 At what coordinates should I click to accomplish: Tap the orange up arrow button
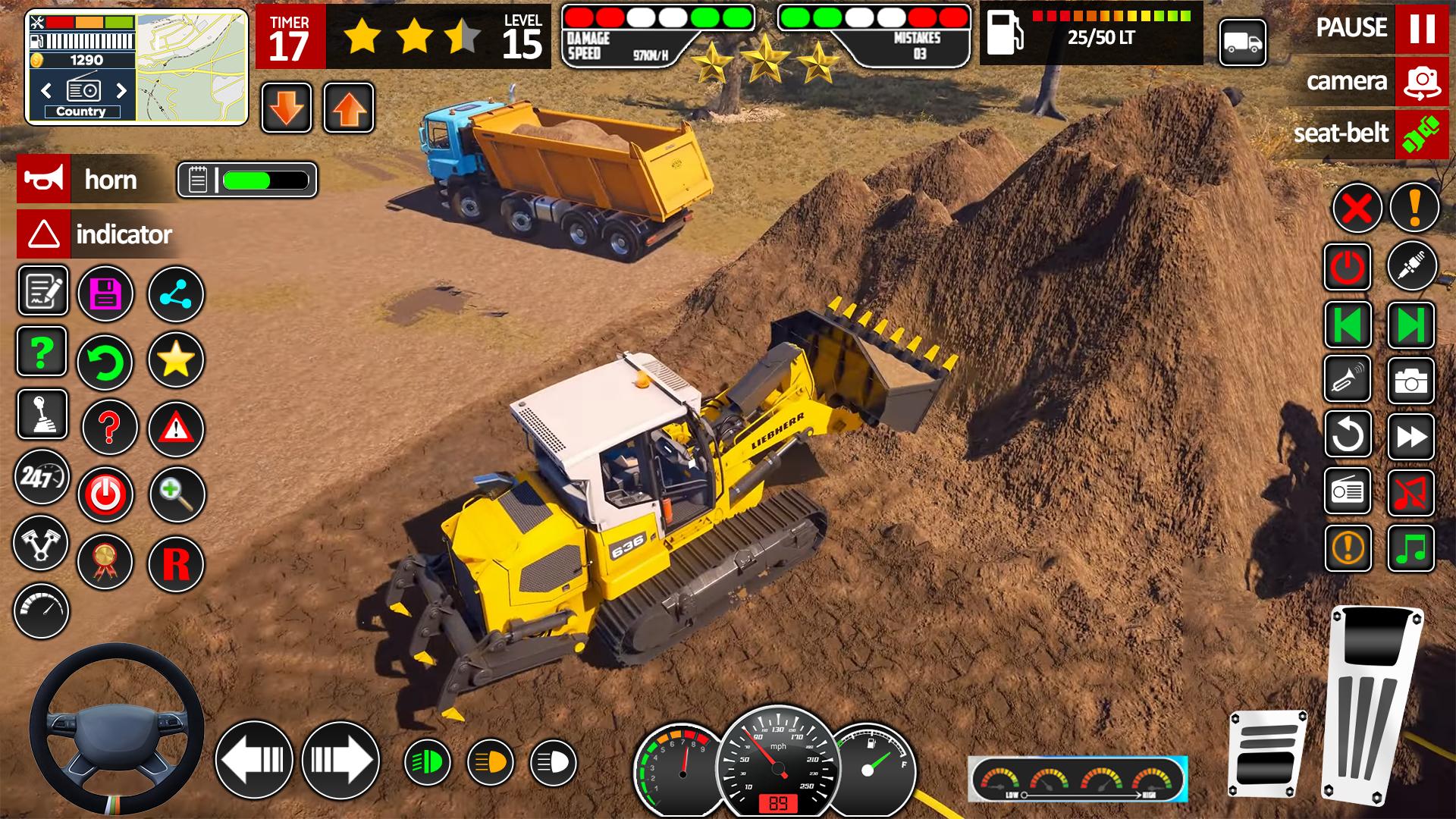click(x=349, y=108)
